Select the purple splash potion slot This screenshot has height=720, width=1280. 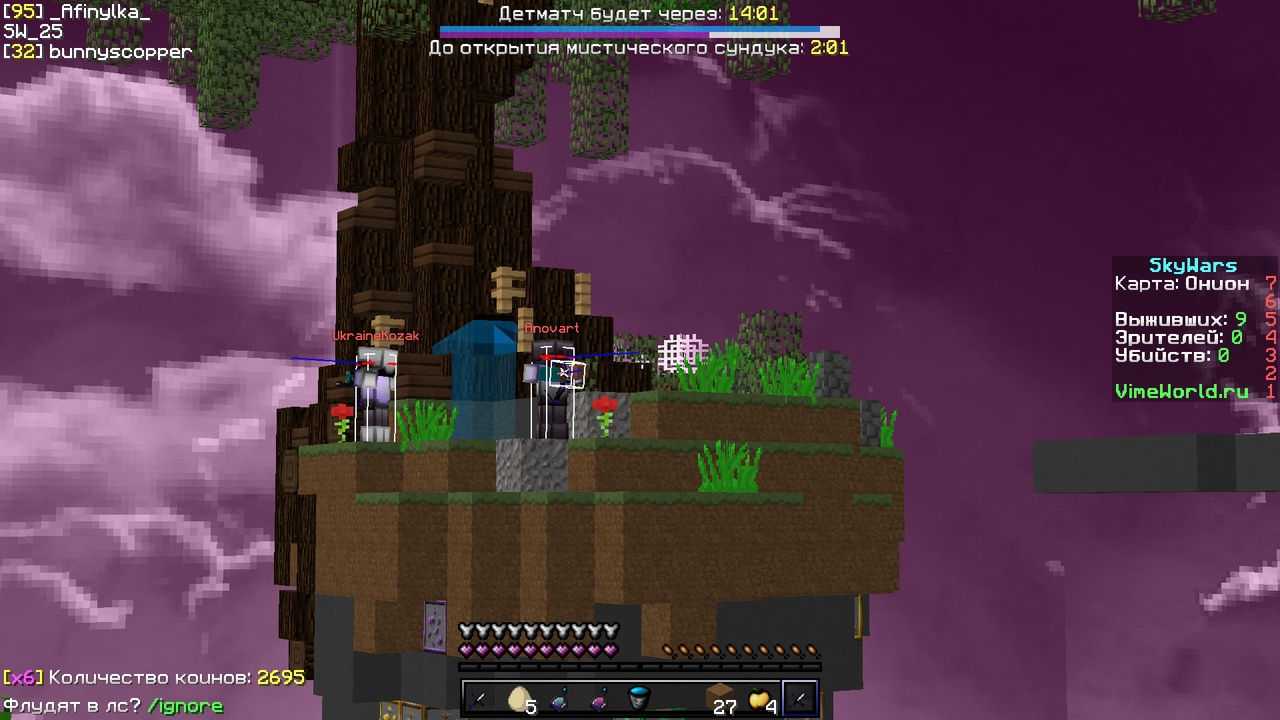600,699
